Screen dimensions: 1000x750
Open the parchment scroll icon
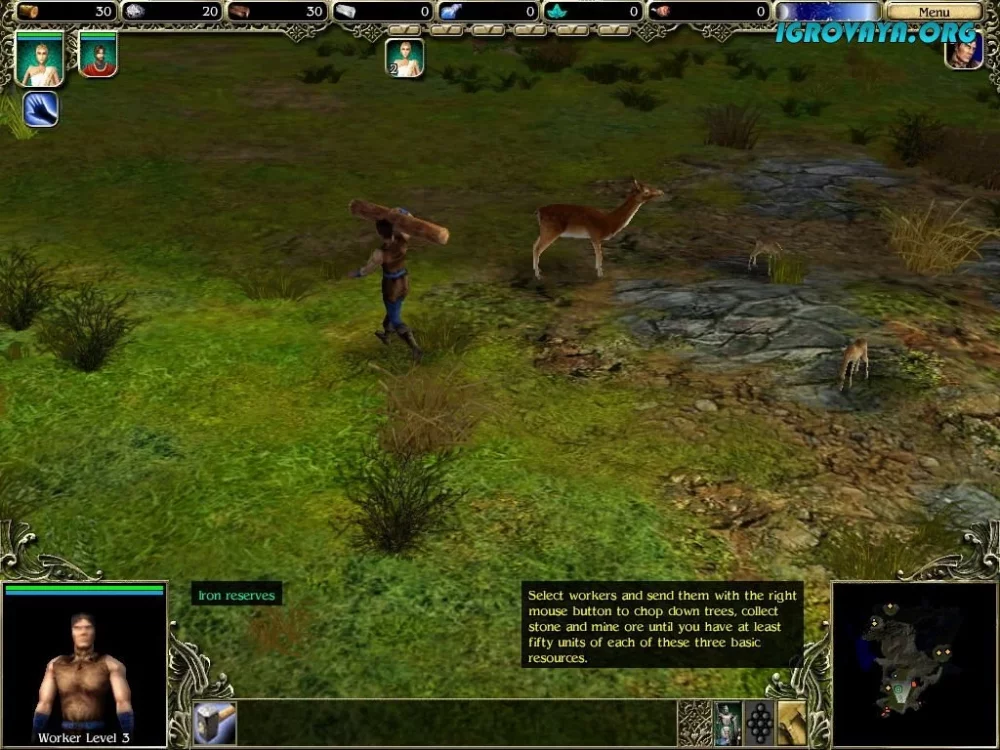[792, 723]
